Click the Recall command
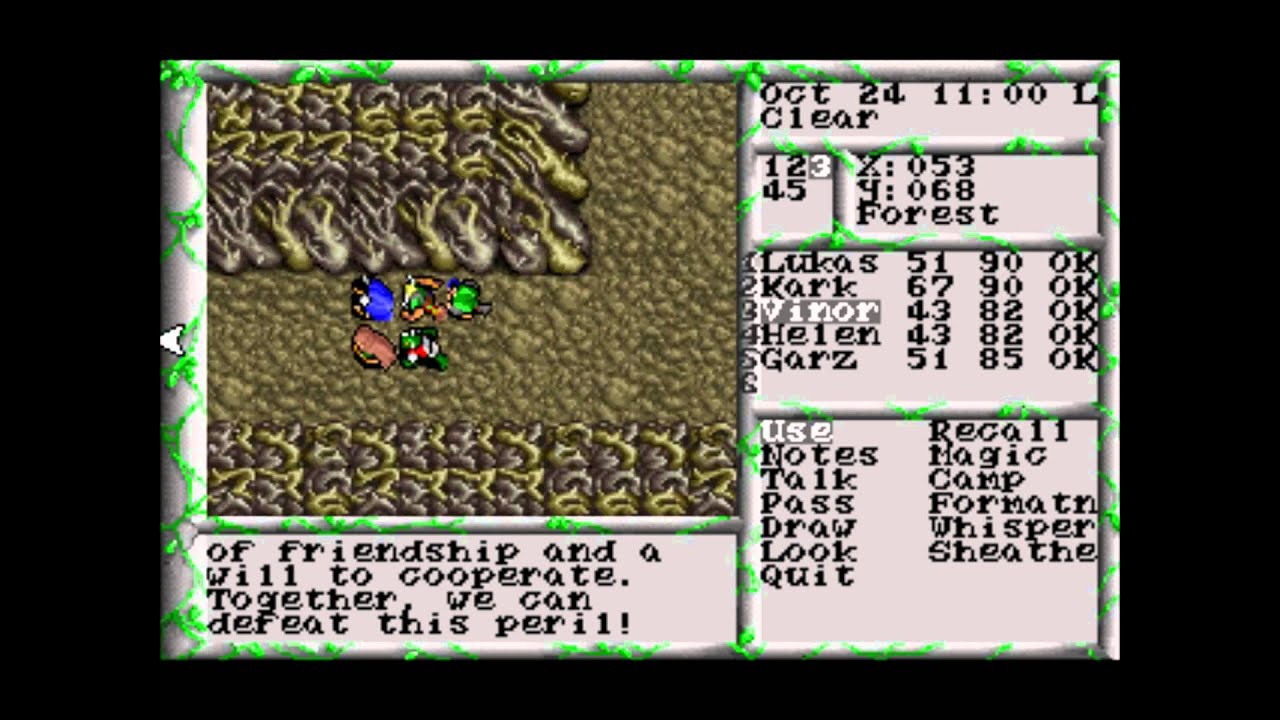This screenshot has width=1280, height=720. 1000,430
